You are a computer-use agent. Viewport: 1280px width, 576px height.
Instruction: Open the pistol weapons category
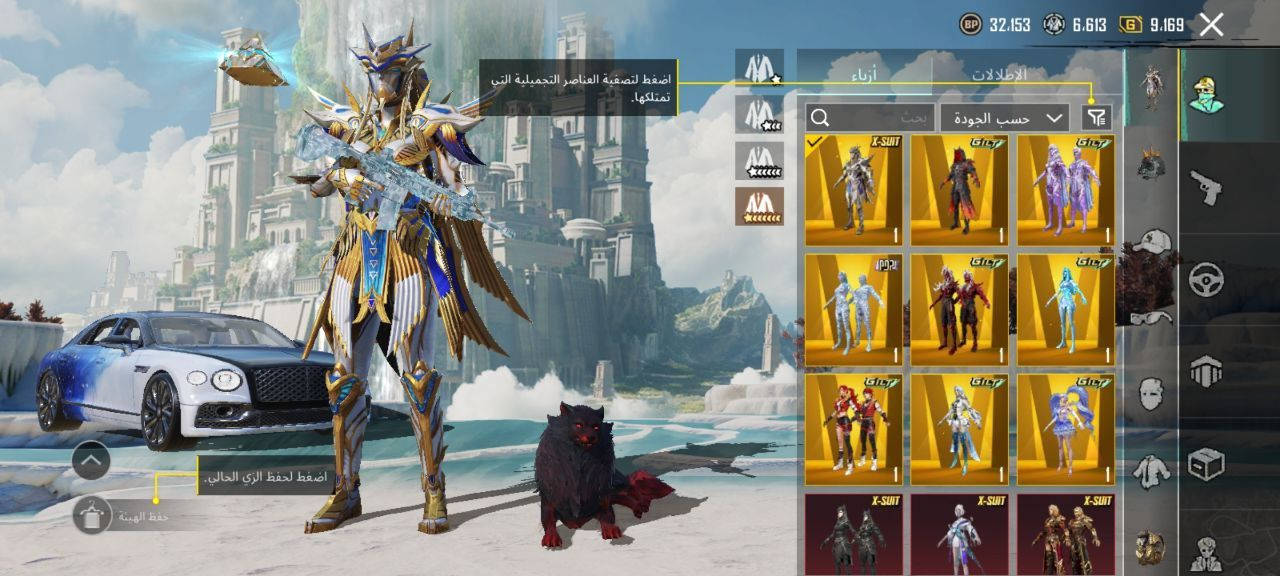click(x=1206, y=187)
